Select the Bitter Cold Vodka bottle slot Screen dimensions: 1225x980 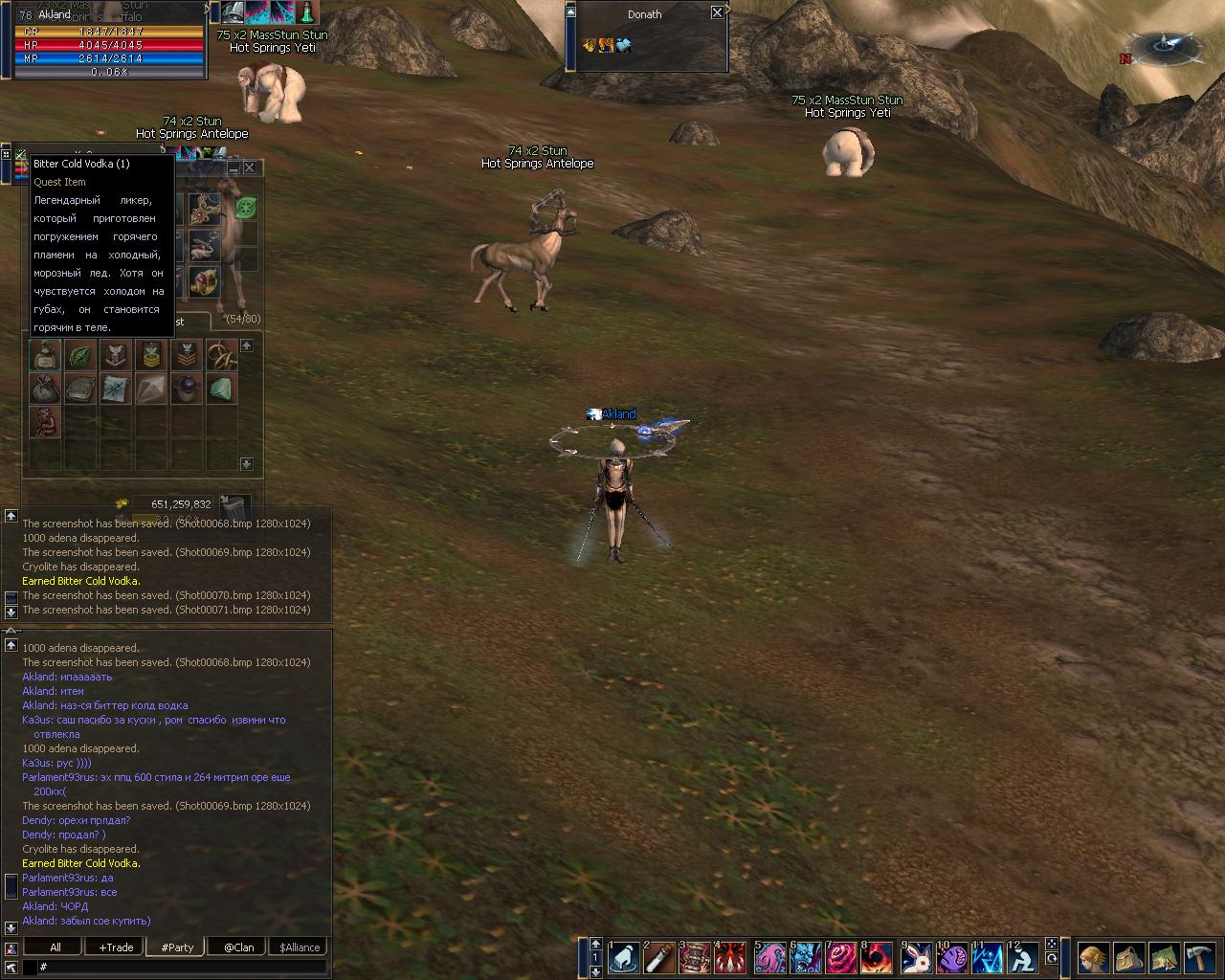coord(44,355)
